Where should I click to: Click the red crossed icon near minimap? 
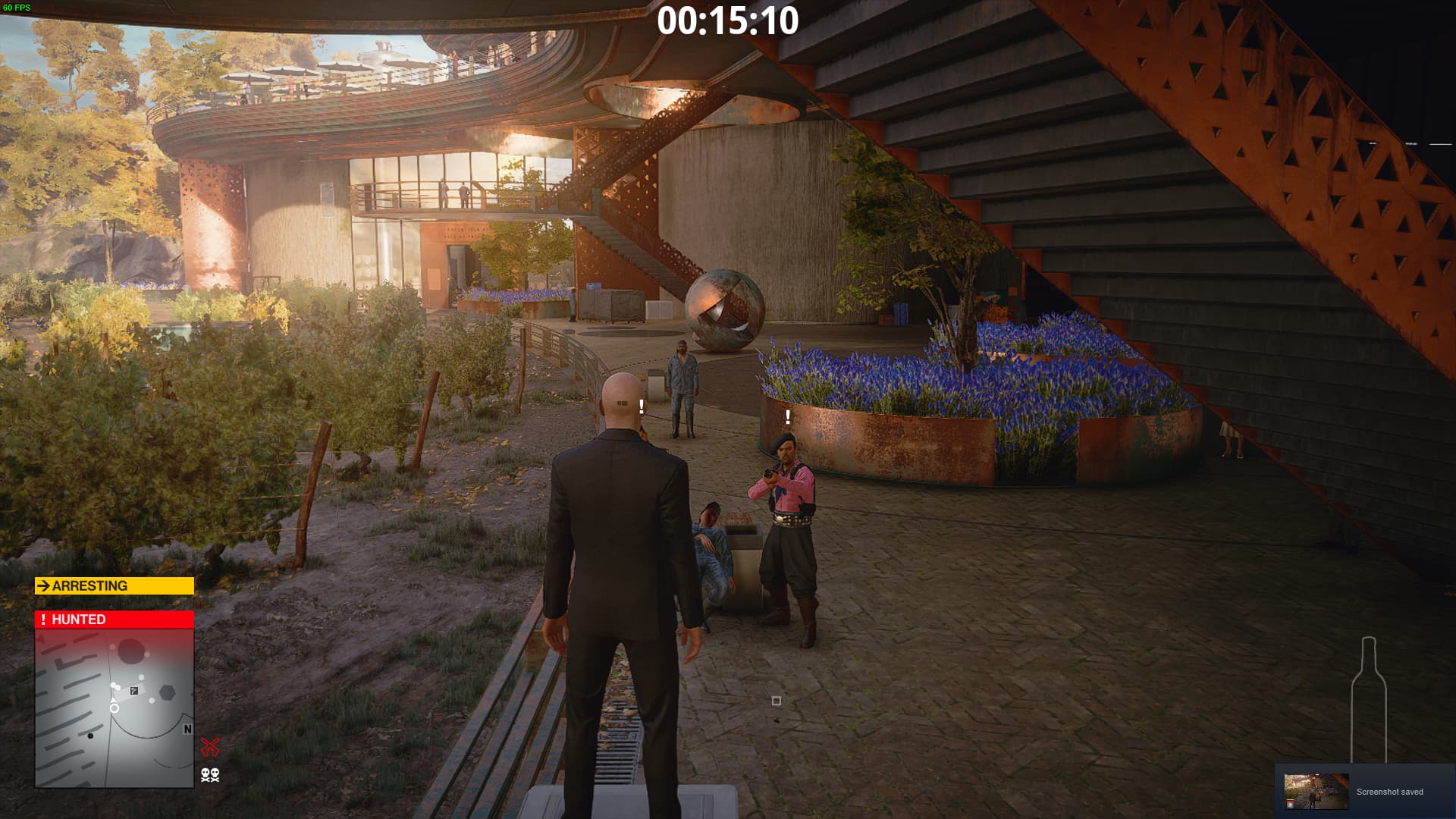click(210, 747)
